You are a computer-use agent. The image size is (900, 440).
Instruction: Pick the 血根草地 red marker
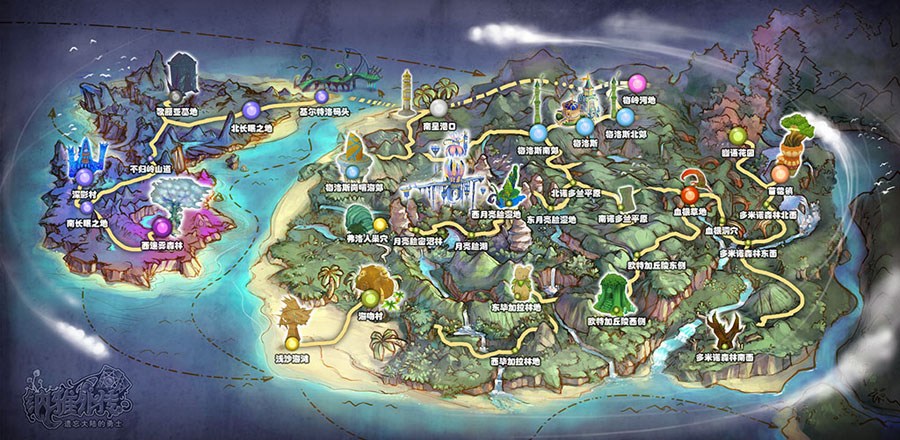tap(692, 193)
